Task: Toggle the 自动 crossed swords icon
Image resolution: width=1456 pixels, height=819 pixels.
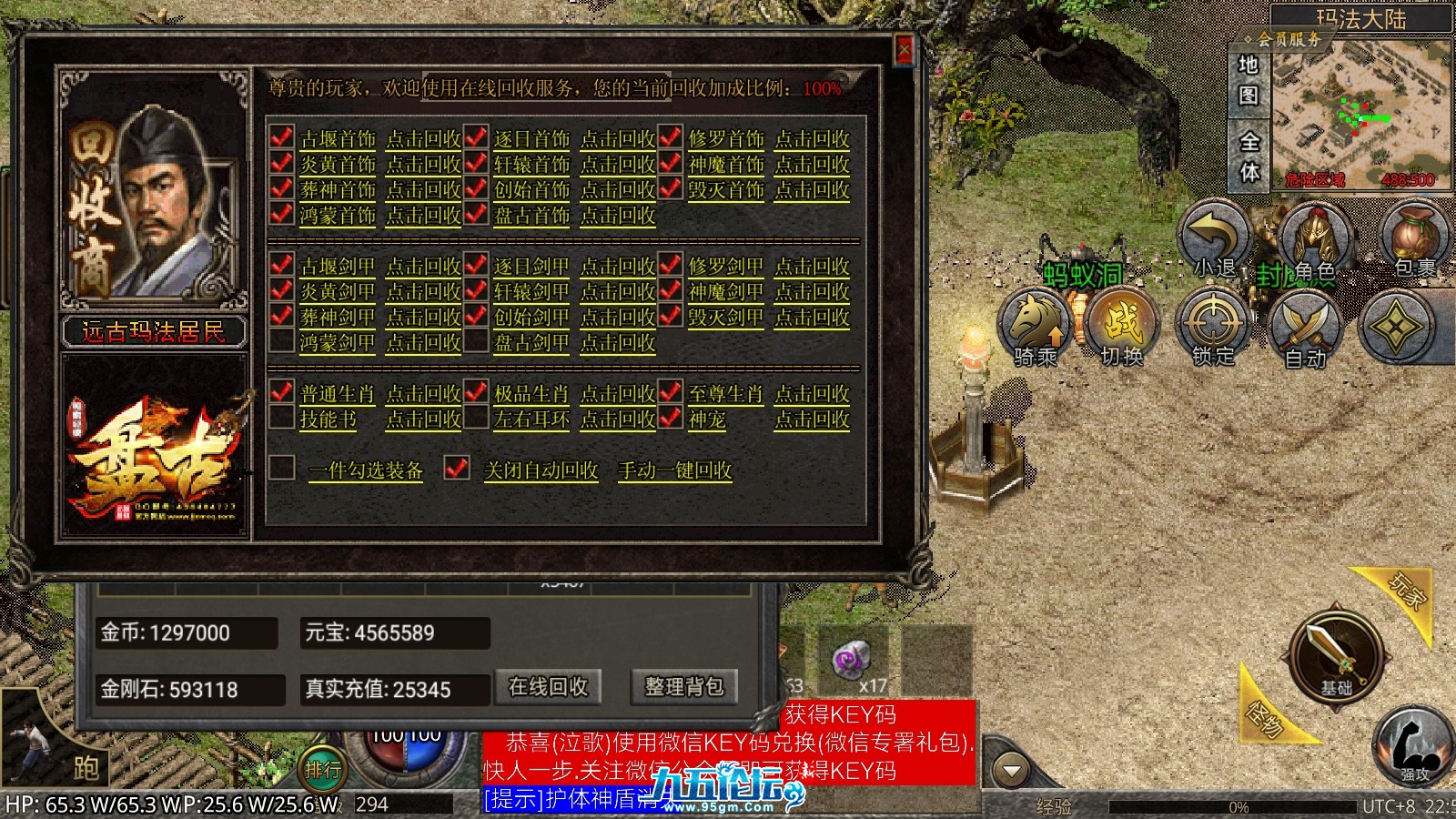Action: [1305, 329]
